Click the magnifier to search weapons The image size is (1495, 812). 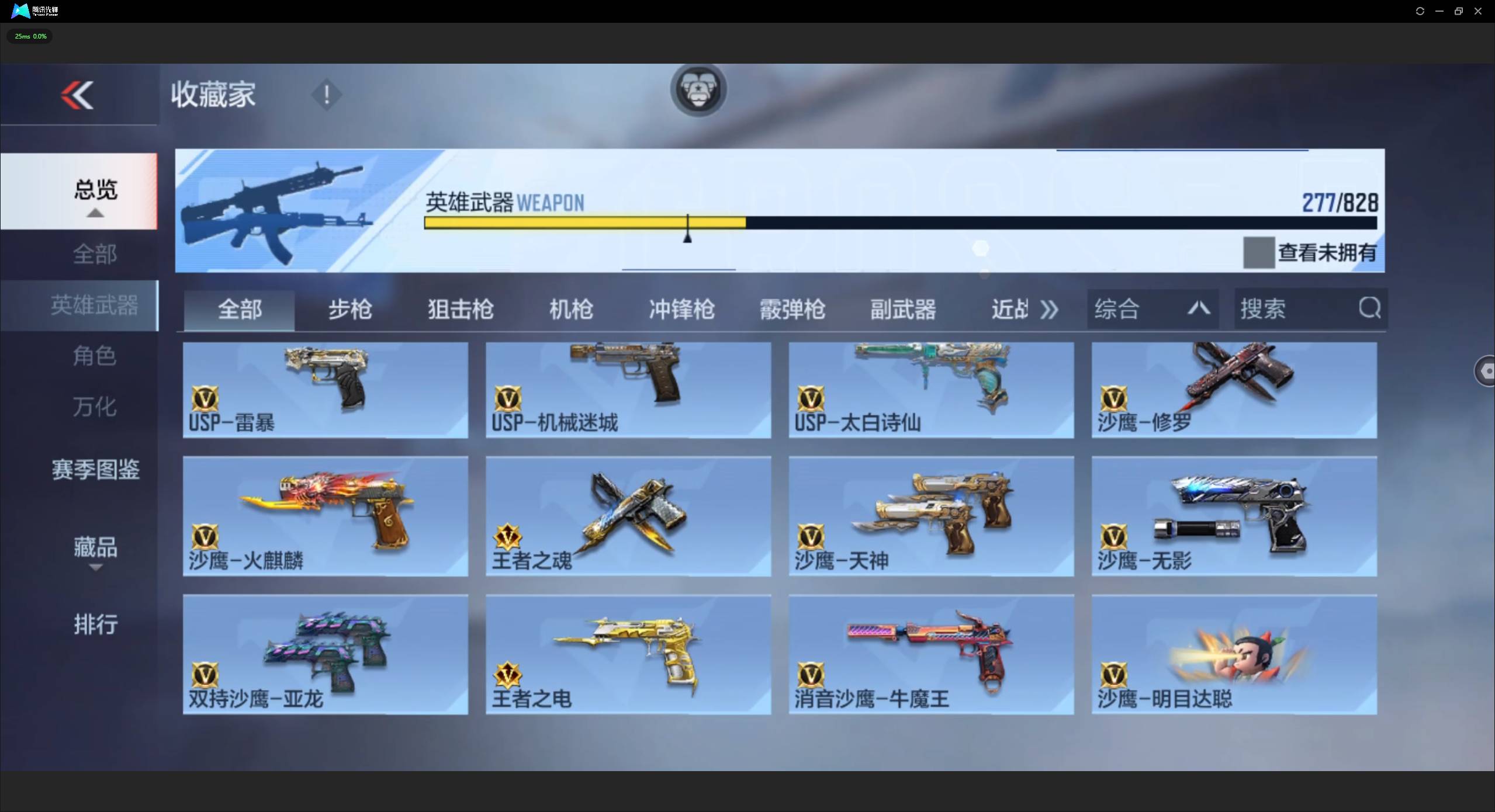[1368, 308]
